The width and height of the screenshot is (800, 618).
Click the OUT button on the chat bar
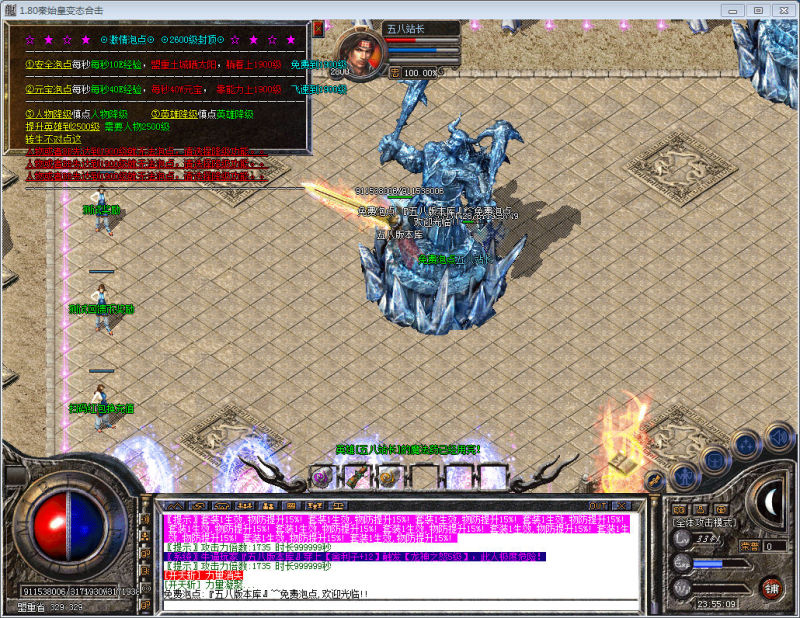[598, 506]
